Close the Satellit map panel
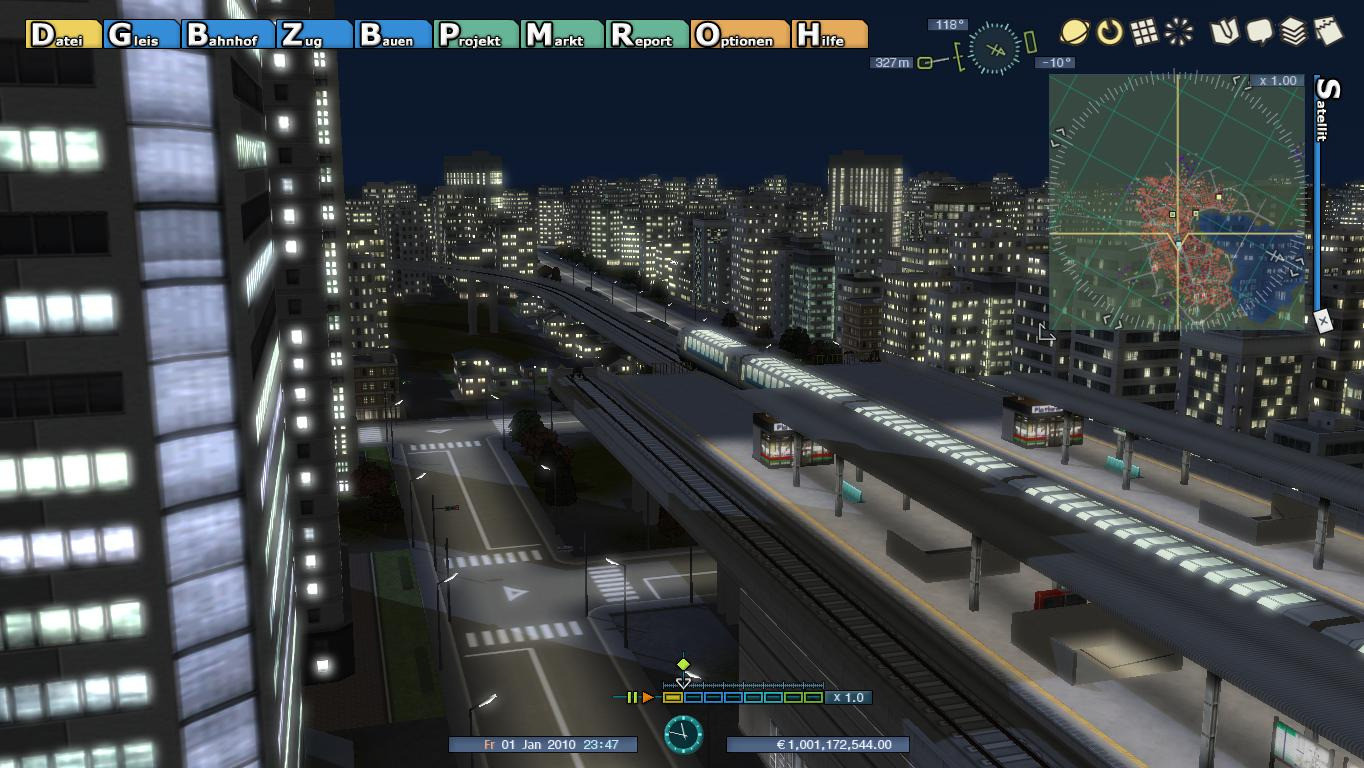 (x=1323, y=321)
